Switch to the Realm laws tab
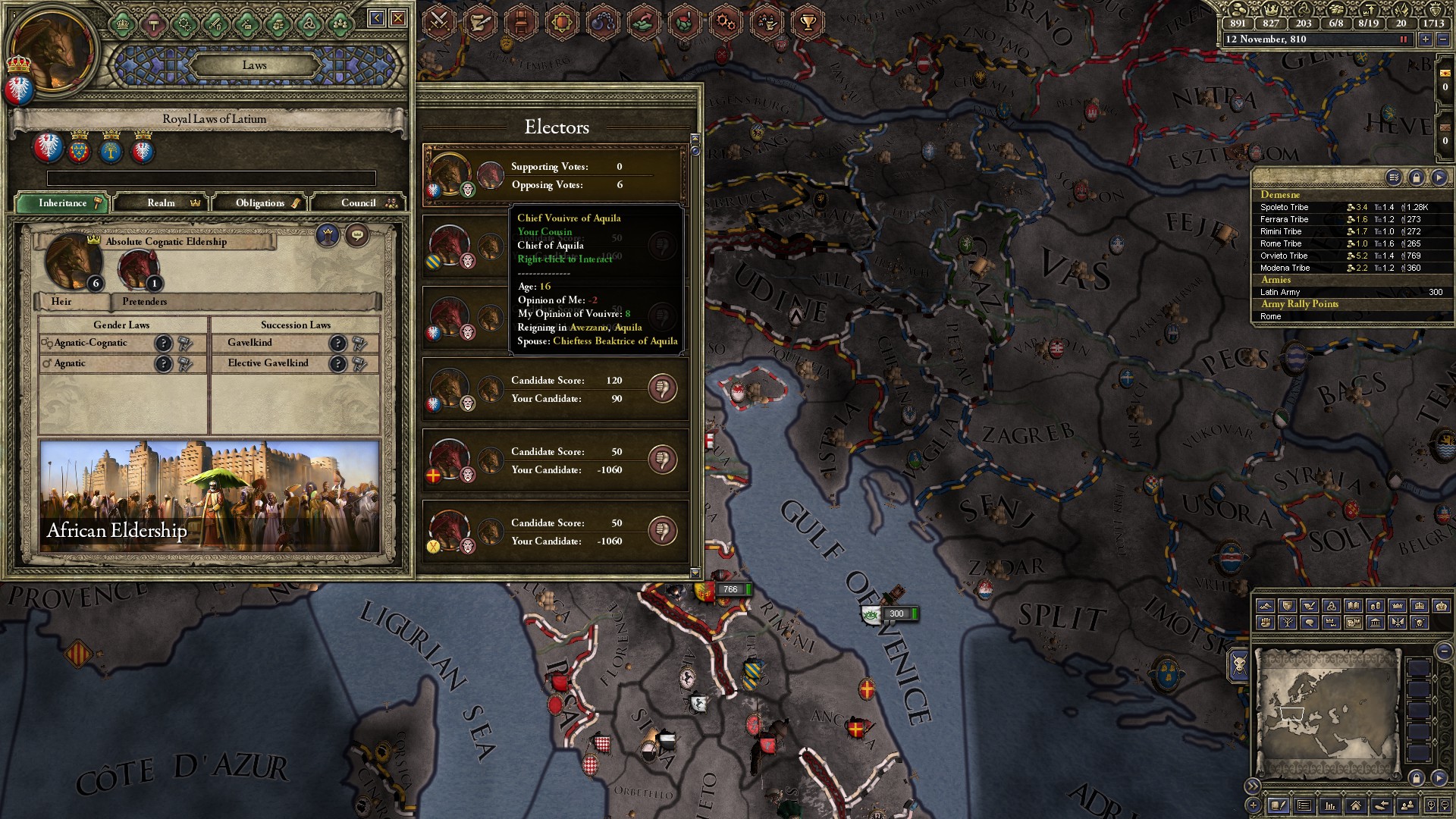1456x819 pixels. (x=162, y=203)
